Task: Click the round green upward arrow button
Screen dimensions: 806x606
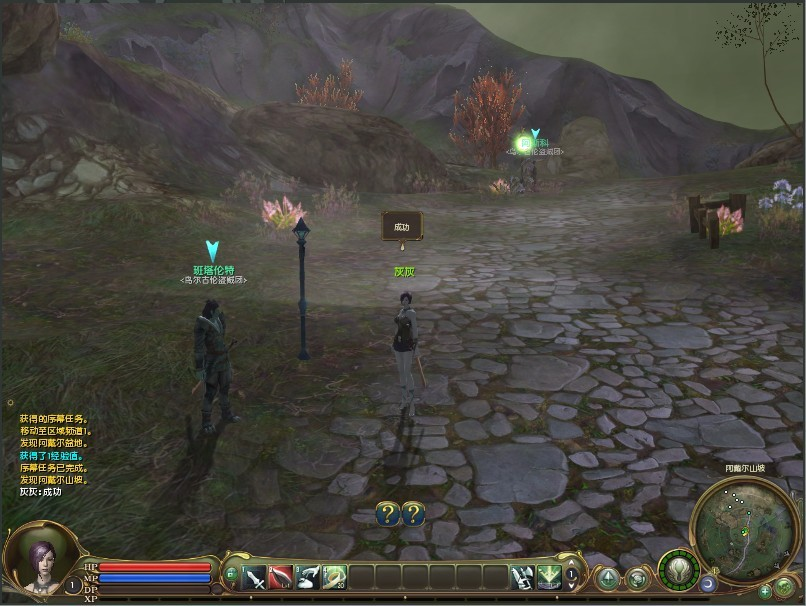Action: click(x=609, y=579)
